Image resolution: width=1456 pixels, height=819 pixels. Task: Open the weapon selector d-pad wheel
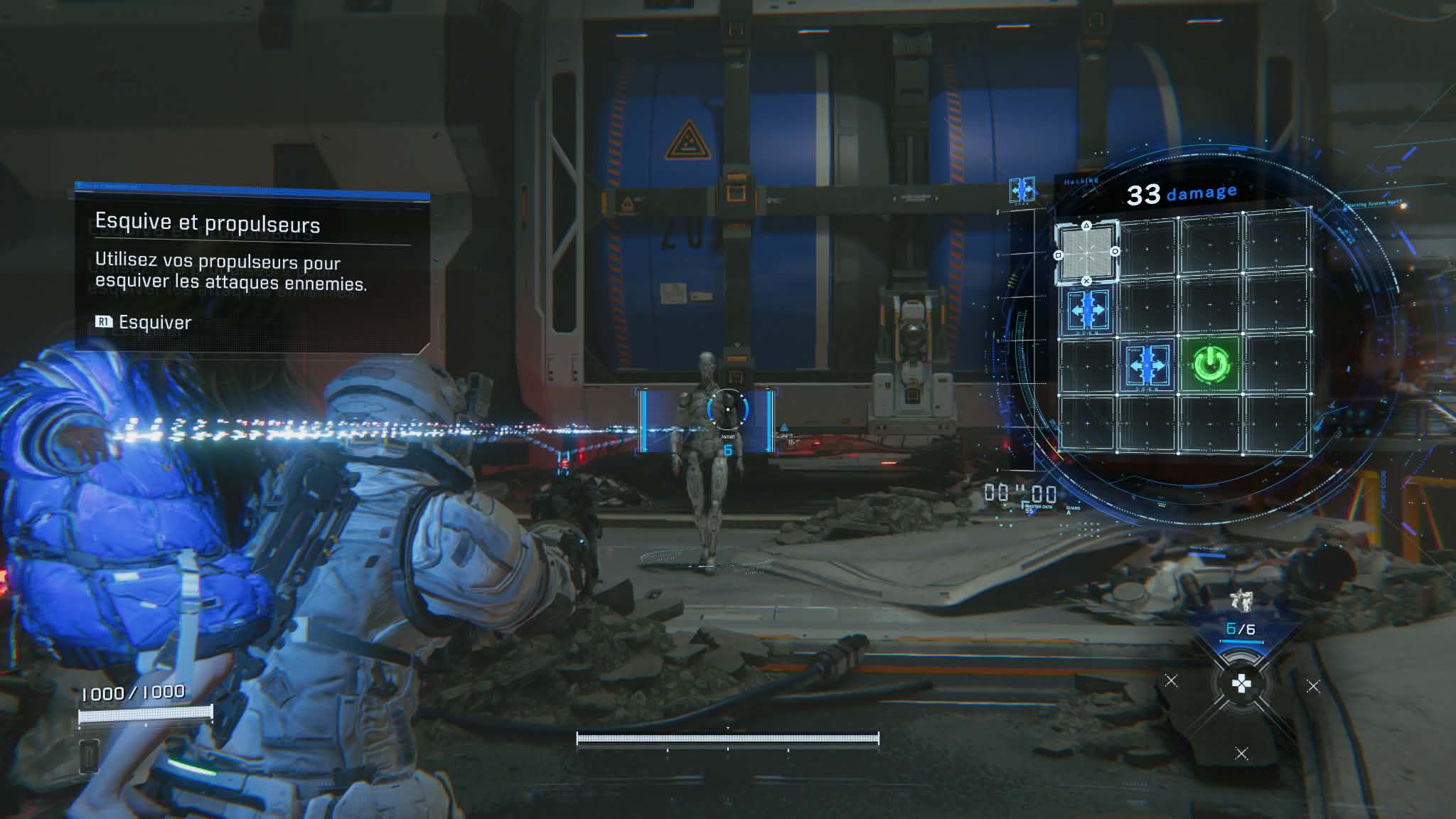[x=1241, y=684]
